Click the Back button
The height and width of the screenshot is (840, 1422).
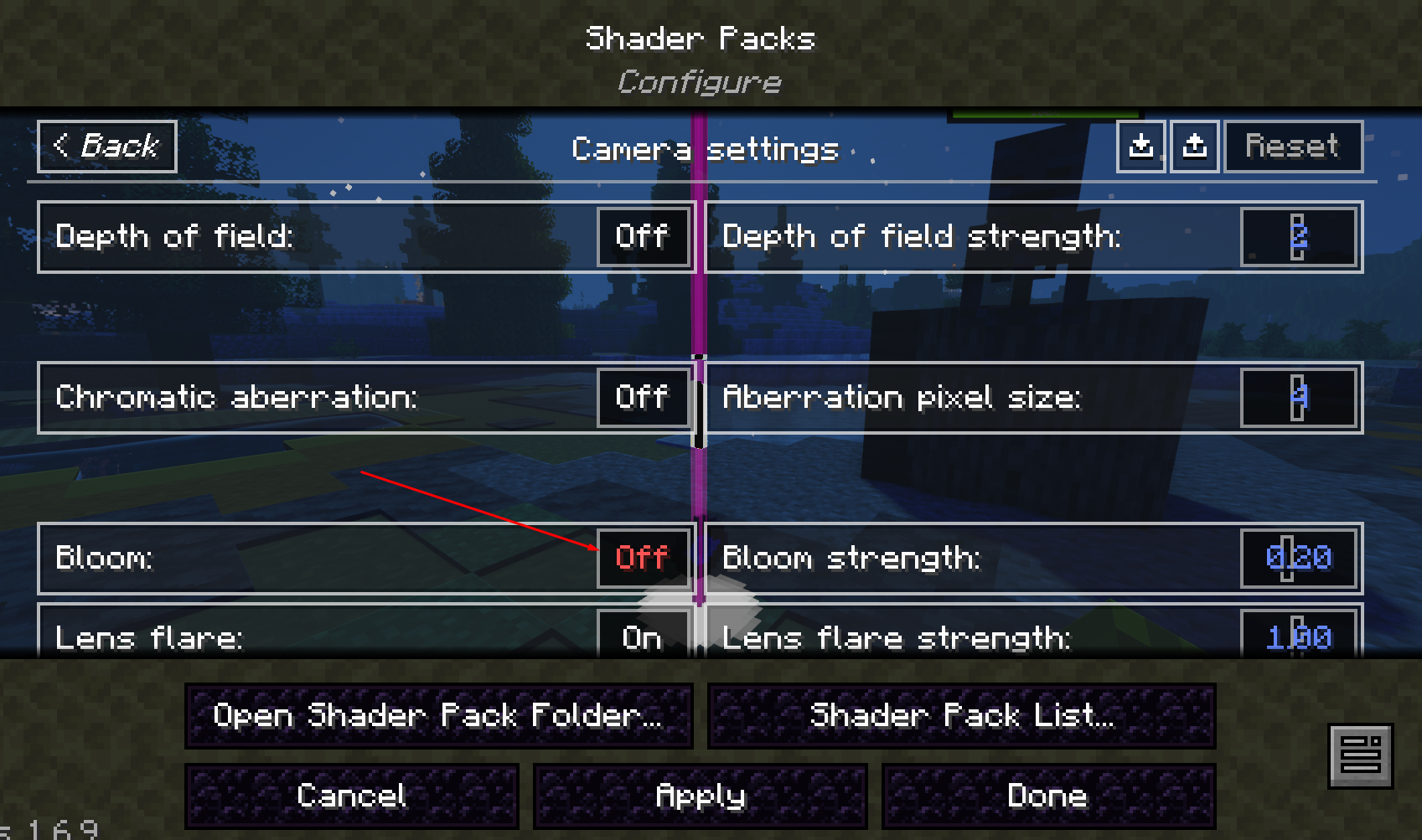[x=106, y=147]
